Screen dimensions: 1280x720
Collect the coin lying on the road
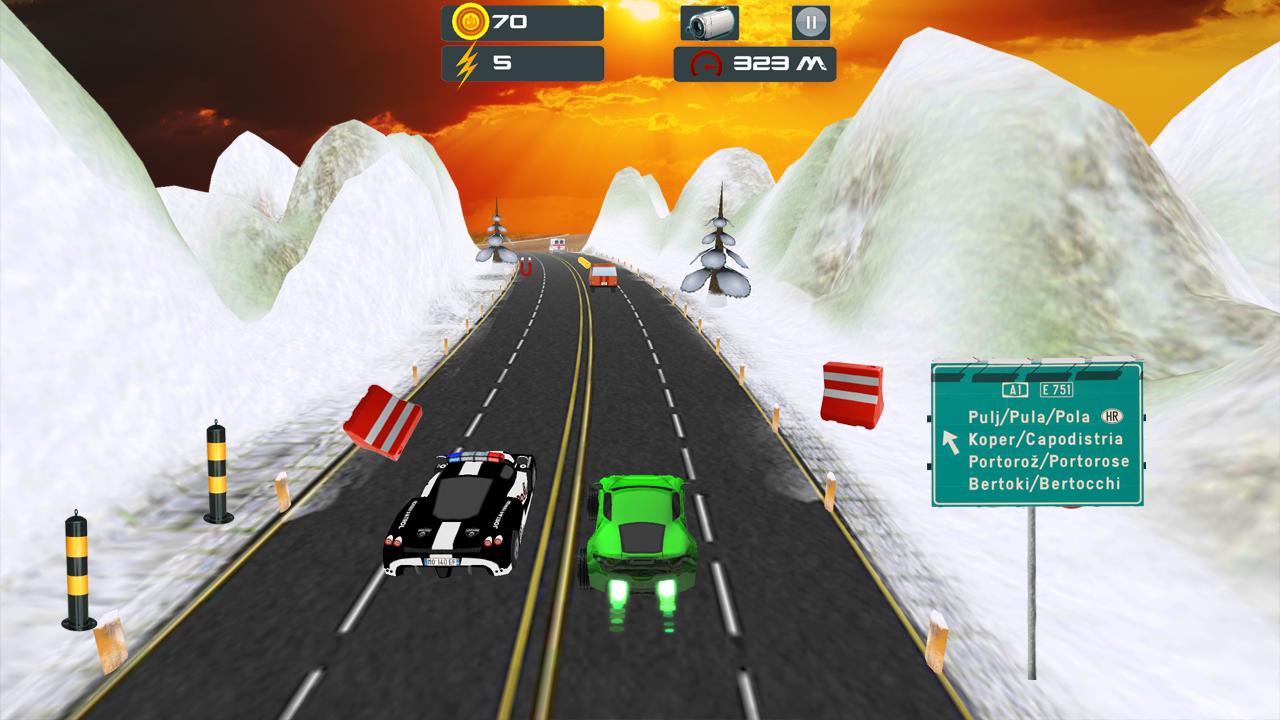[x=584, y=261]
